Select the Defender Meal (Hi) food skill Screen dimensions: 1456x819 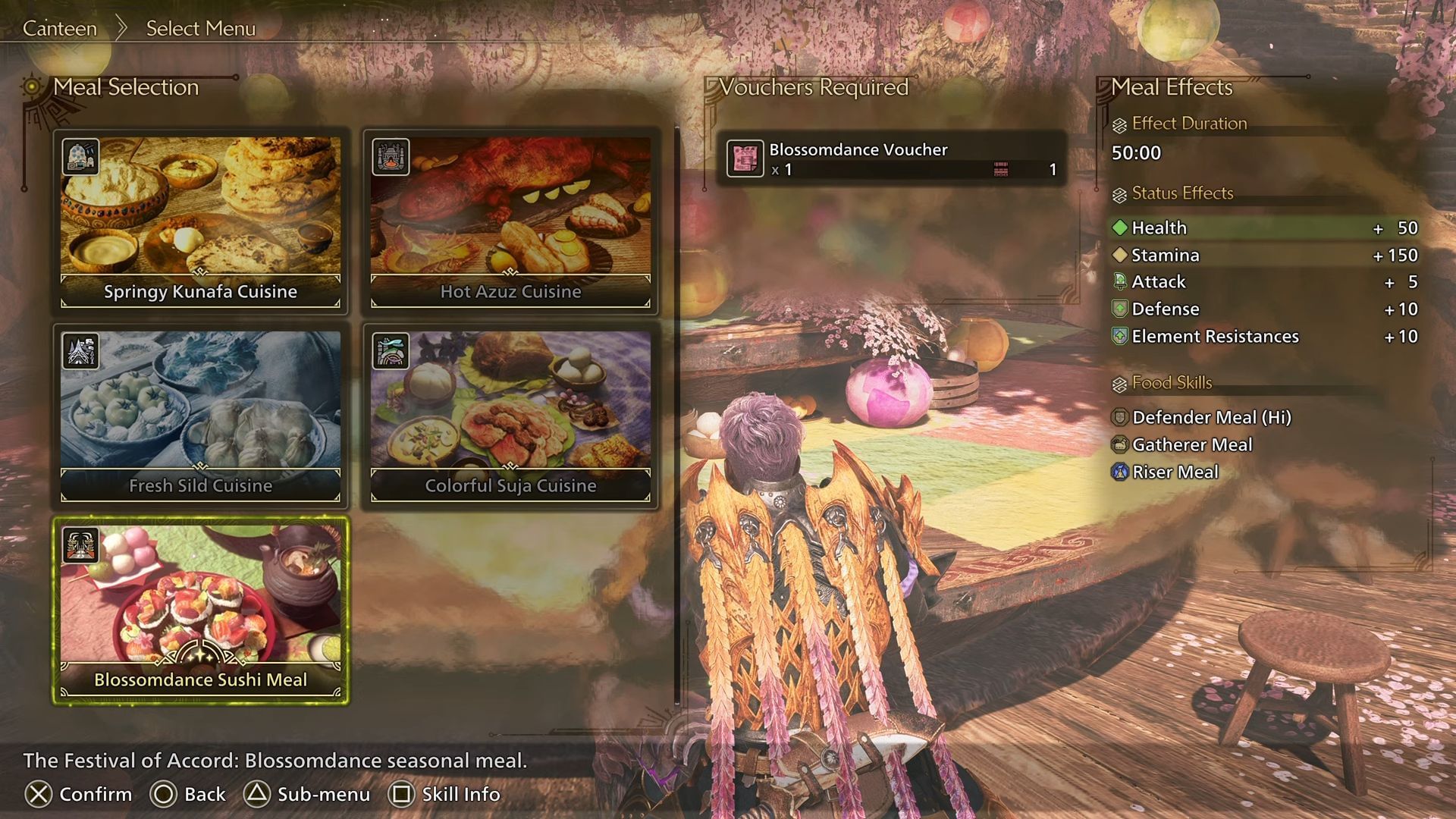pyautogui.click(x=1211, y=417)
